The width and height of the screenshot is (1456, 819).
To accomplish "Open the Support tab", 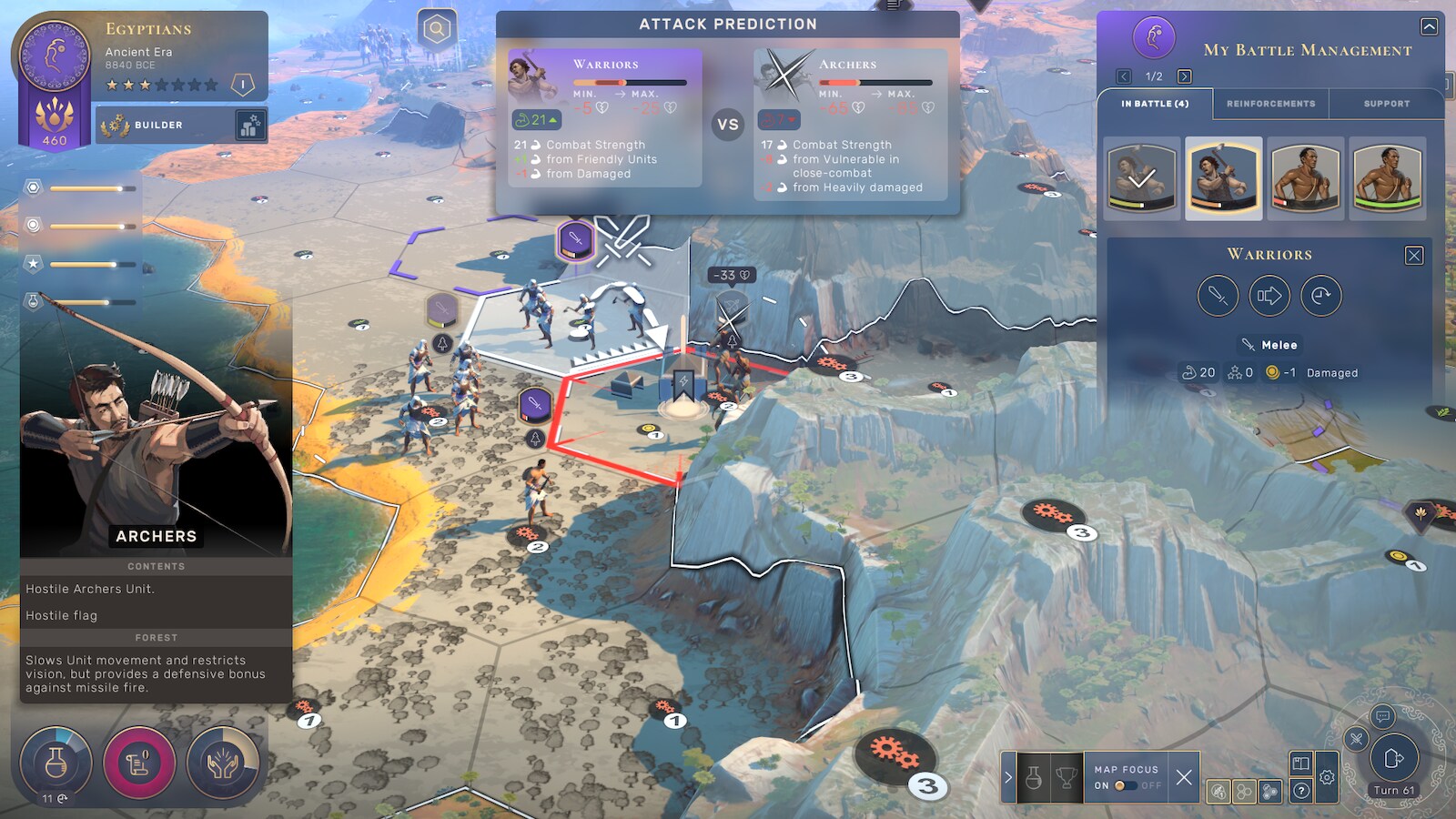I will (x=1386, y=104).
